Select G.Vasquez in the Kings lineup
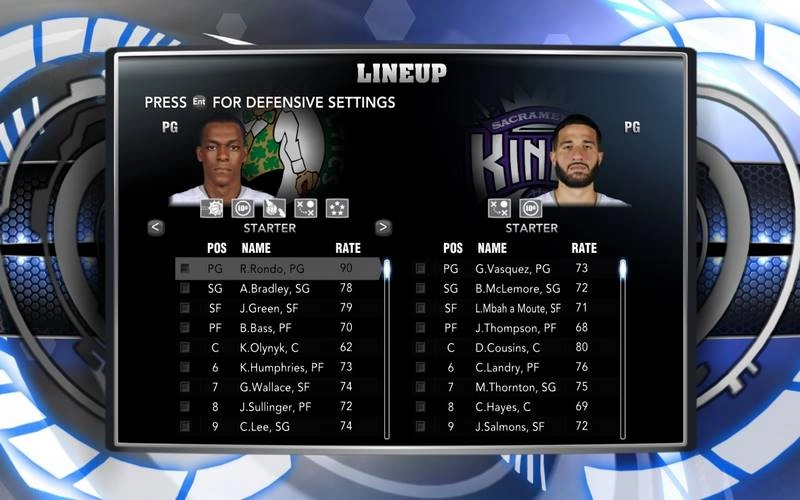 (x=512, y=269)
